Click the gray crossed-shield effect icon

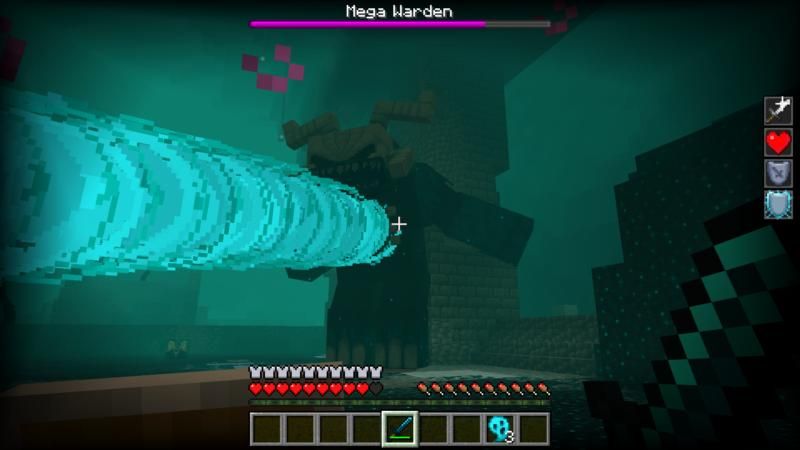778,173
